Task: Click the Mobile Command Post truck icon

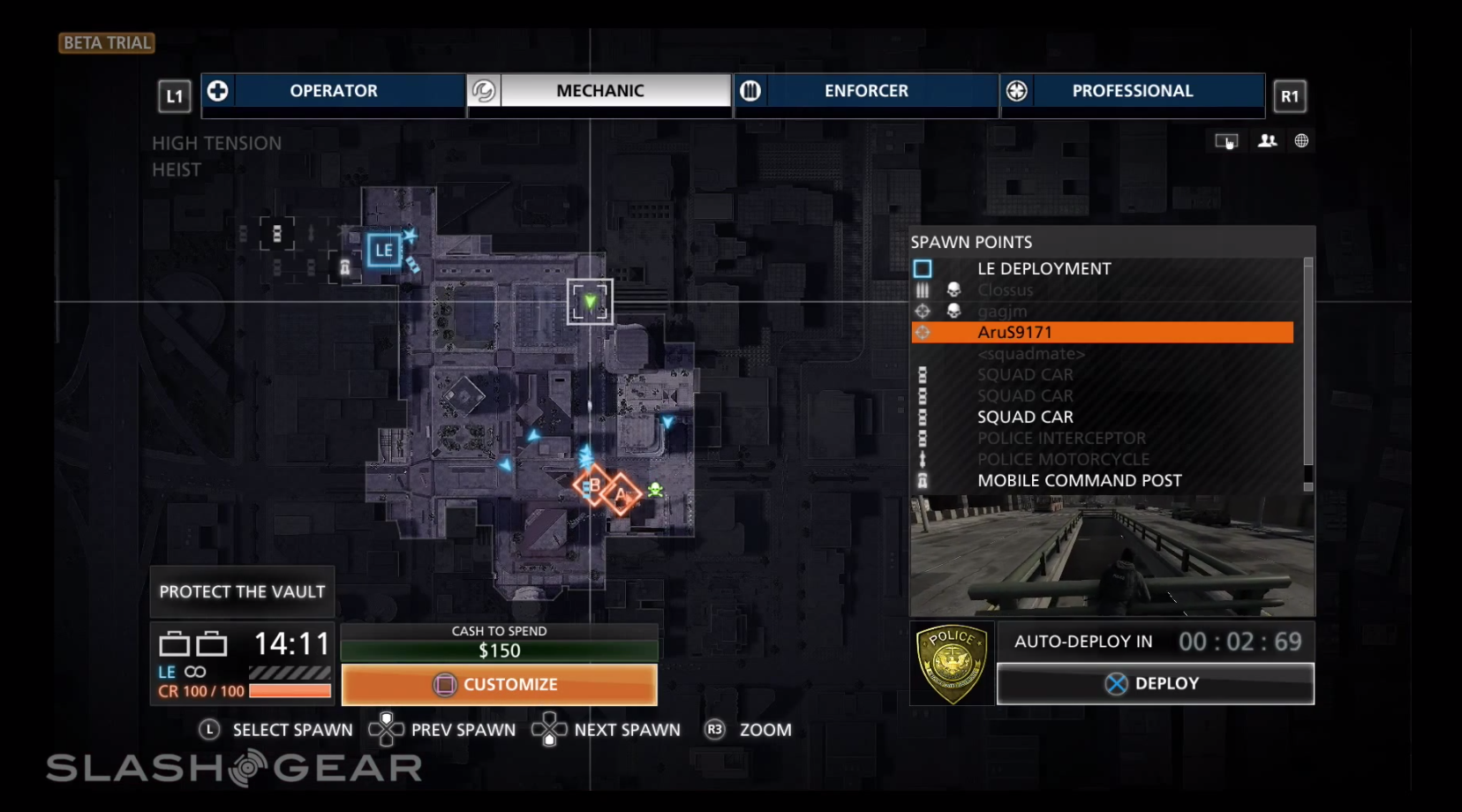Action: click(x=923, y=480)
